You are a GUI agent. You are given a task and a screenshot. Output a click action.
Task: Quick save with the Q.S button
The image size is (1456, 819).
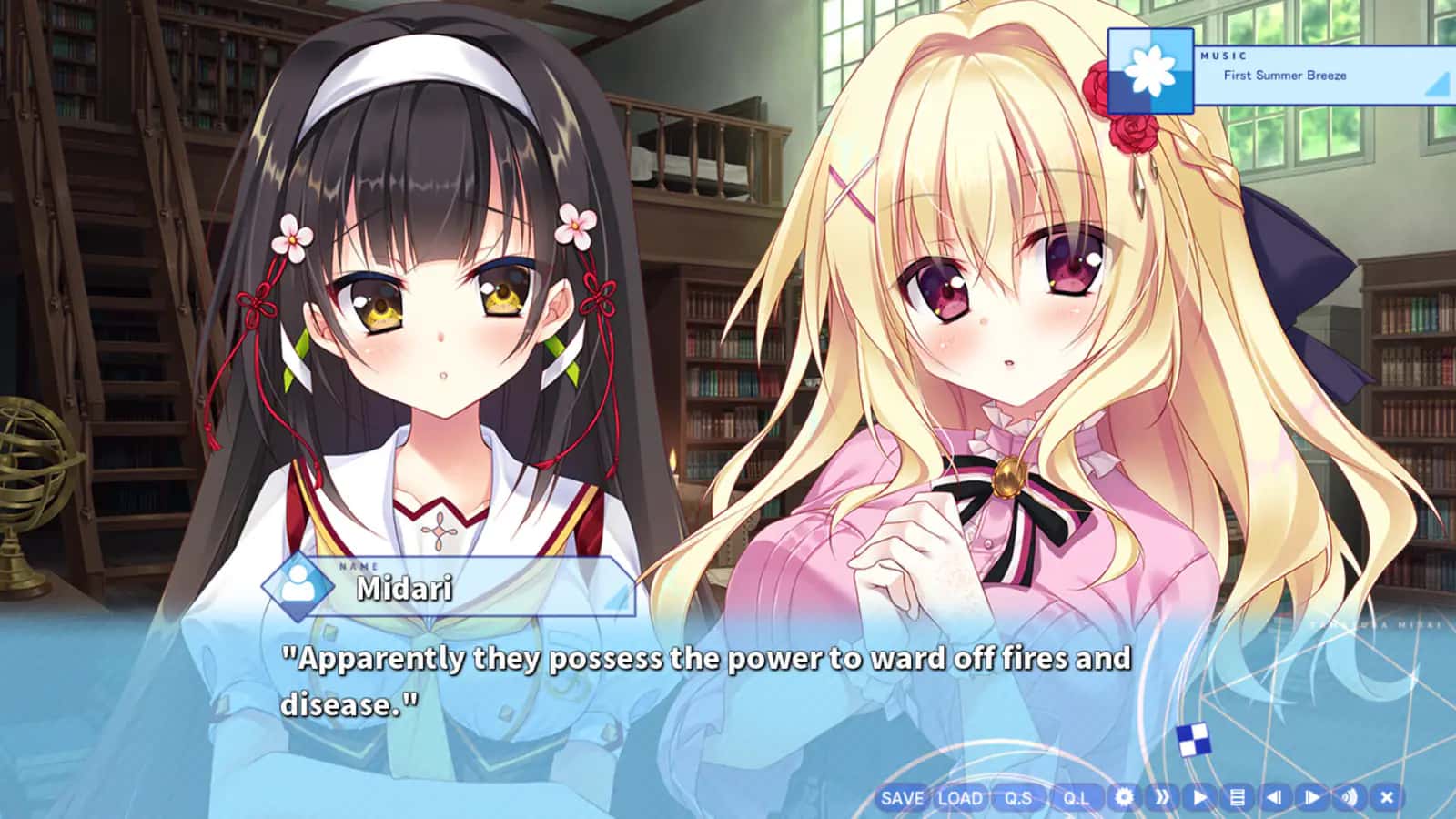[x=1018, y=798]
